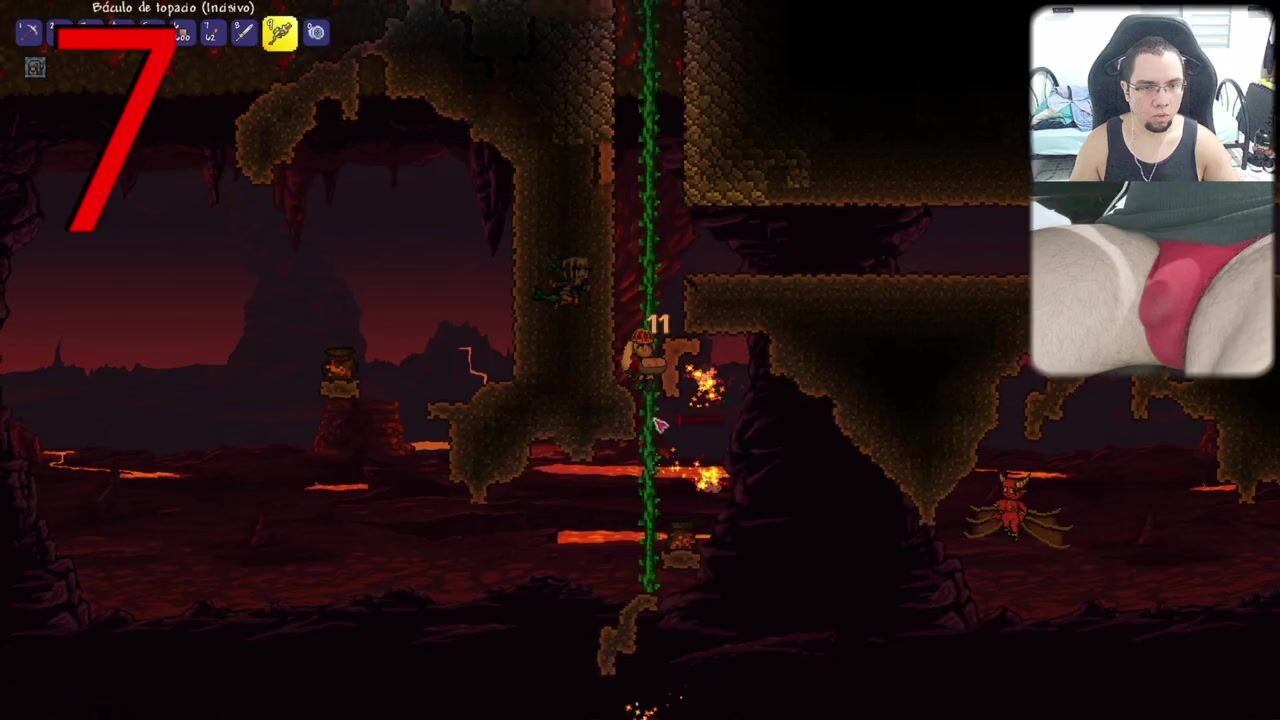Select the pickaxe in hotbar slot 1
Image resolution: width=1280 pixels, height=720 pixels.
[29, 33]
